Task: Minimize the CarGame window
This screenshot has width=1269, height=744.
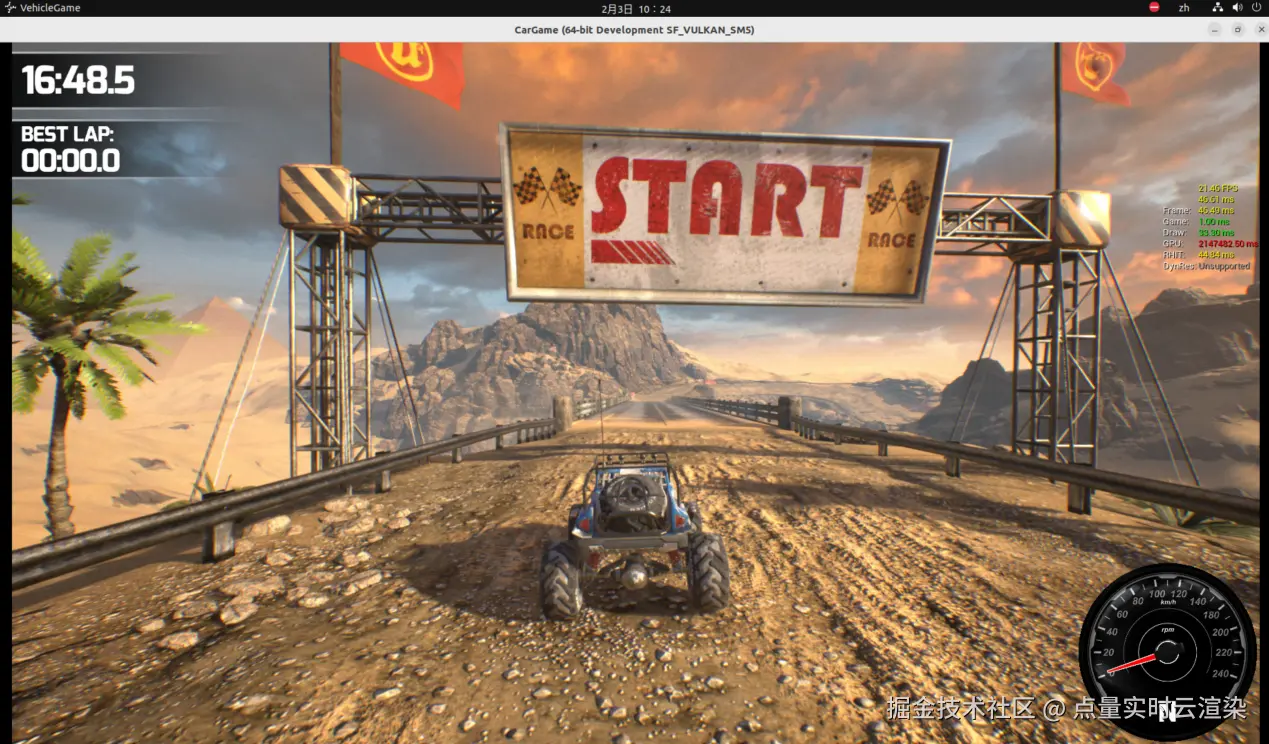Action: click(x=1217, y=30)
